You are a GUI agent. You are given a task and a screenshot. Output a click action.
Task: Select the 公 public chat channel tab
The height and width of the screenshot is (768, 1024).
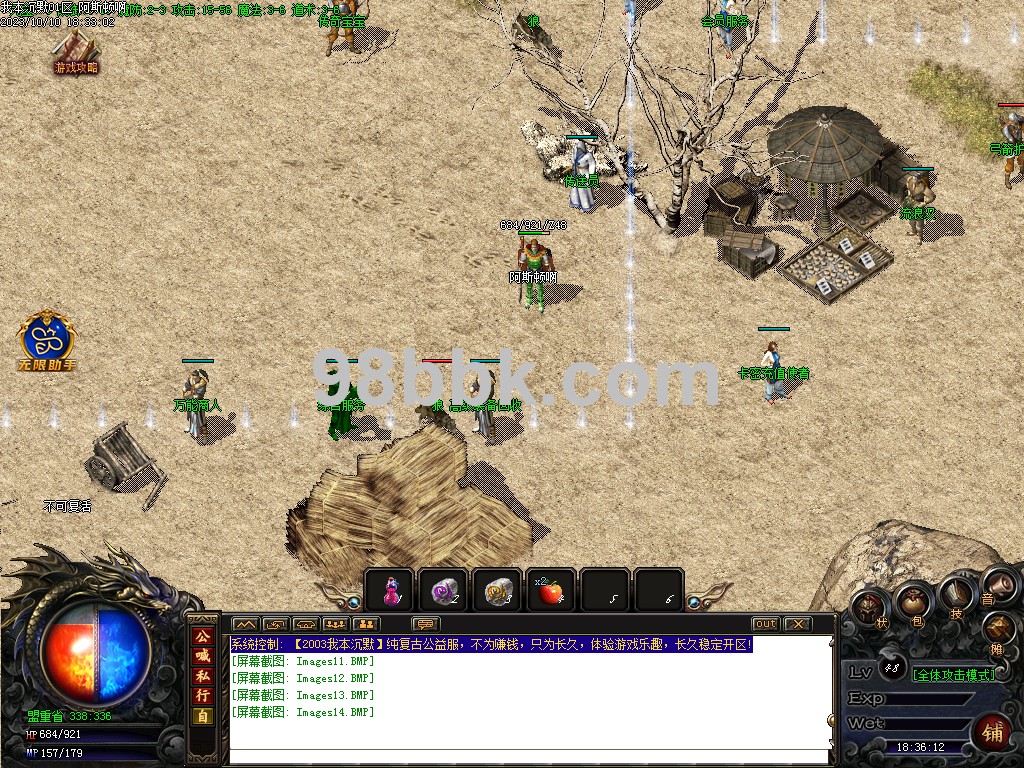coord(202,637)
